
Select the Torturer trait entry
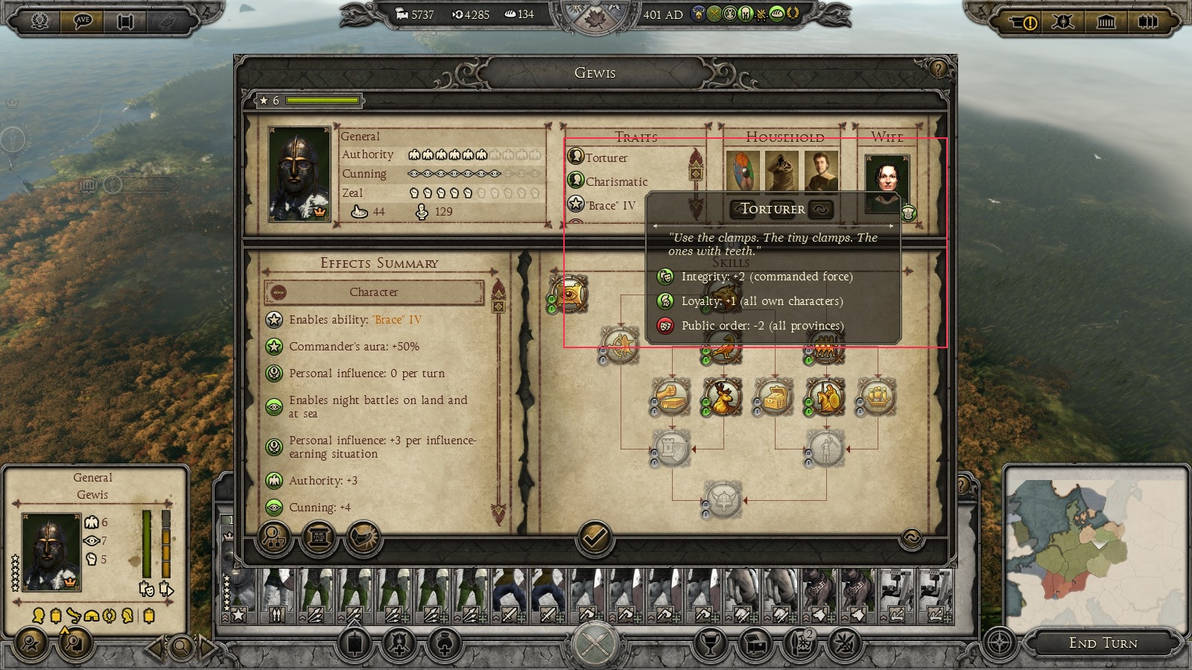point(606,157)
